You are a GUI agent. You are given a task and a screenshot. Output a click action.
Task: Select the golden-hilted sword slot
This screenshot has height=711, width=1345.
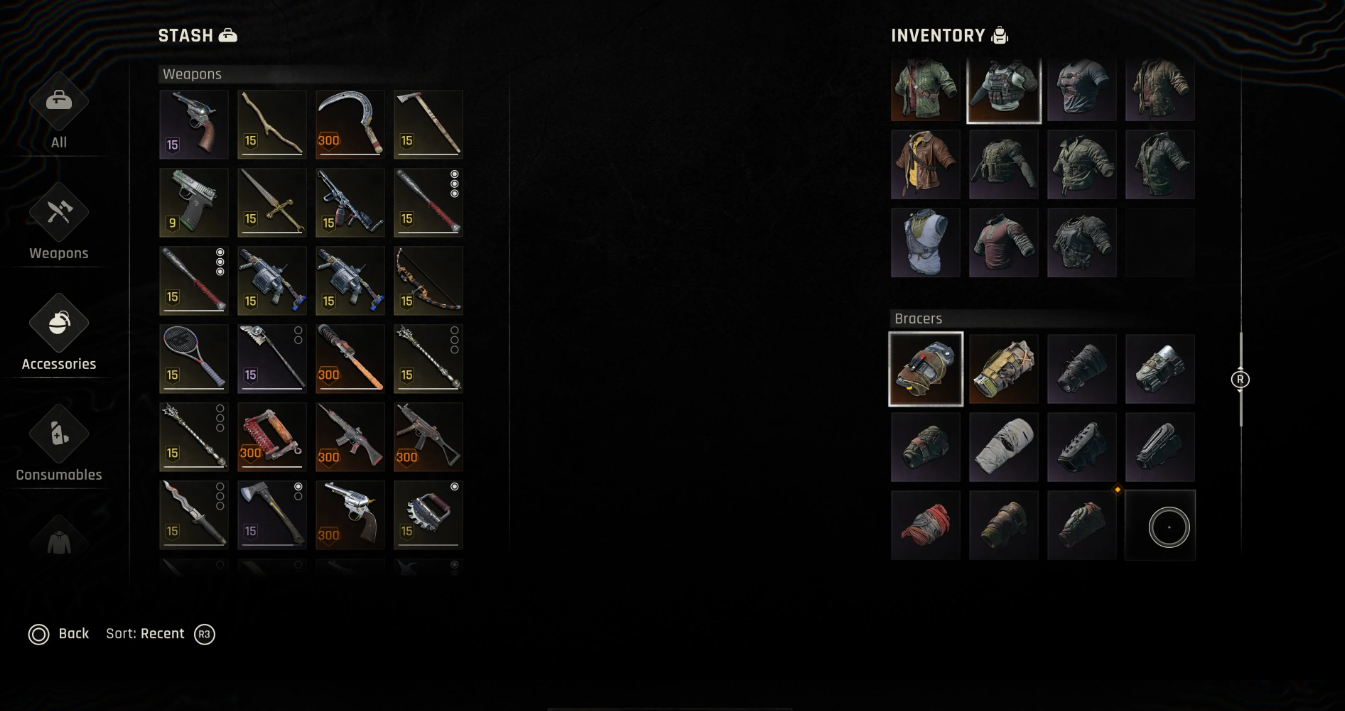[x=272, y=202]
